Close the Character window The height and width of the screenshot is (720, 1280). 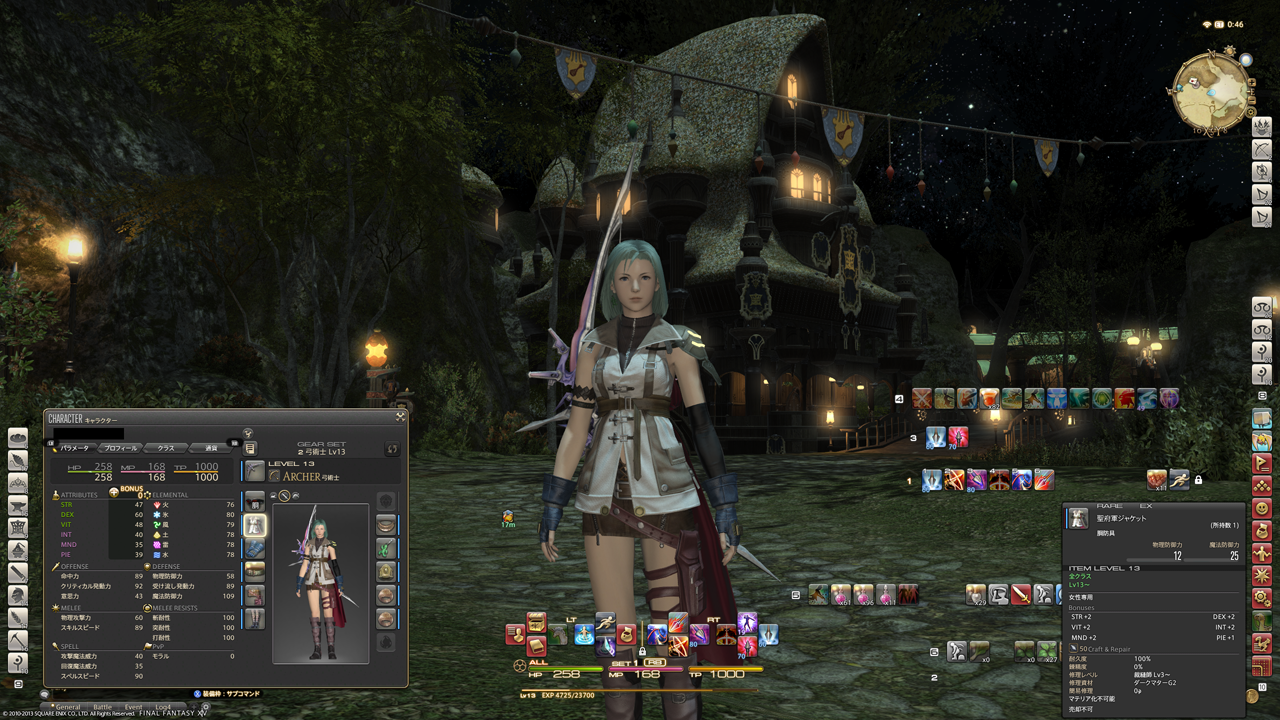click(x=400, y=416)
